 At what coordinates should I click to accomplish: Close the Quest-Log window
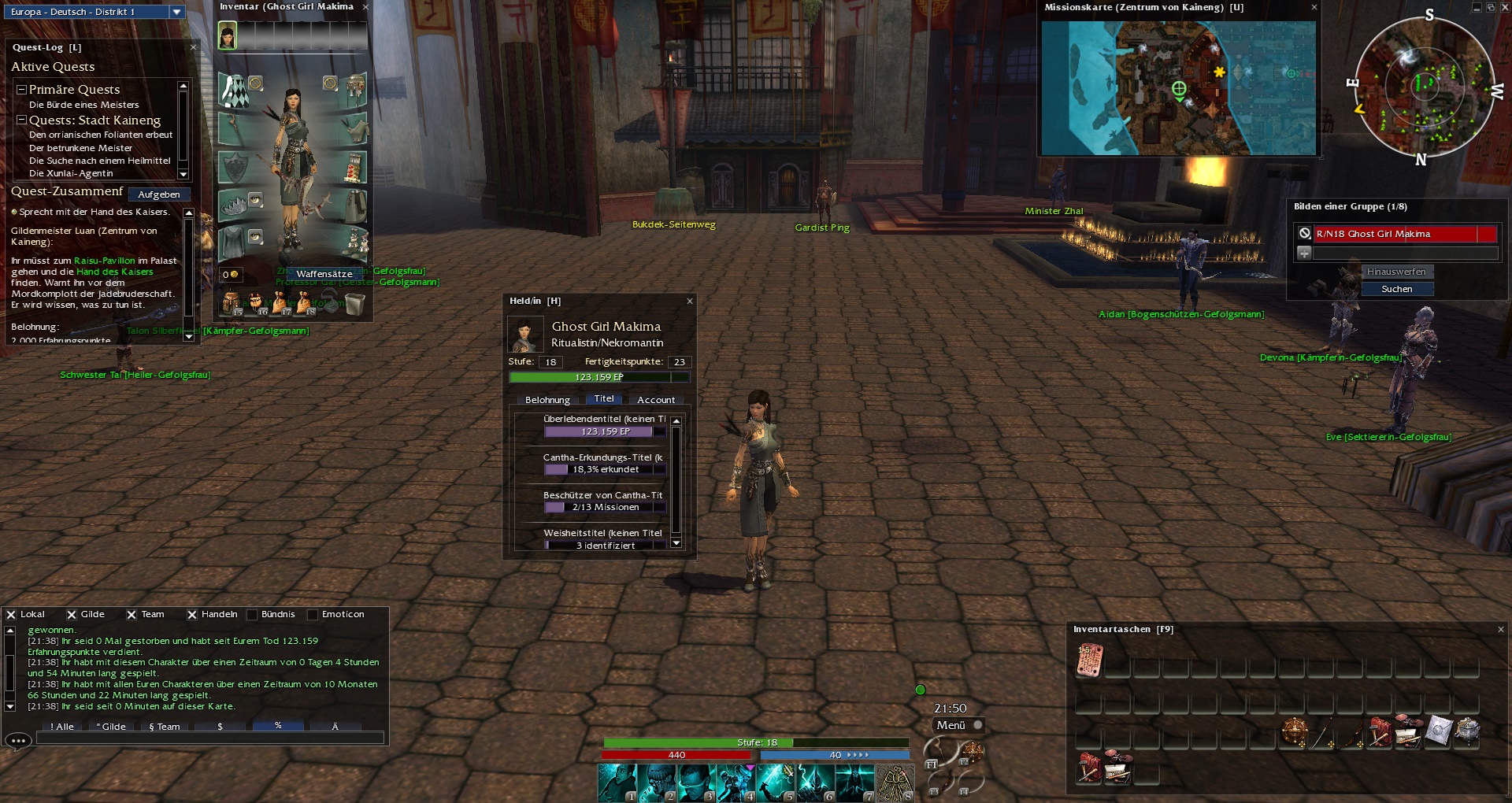pyautogui.click(x=194, y=47)
